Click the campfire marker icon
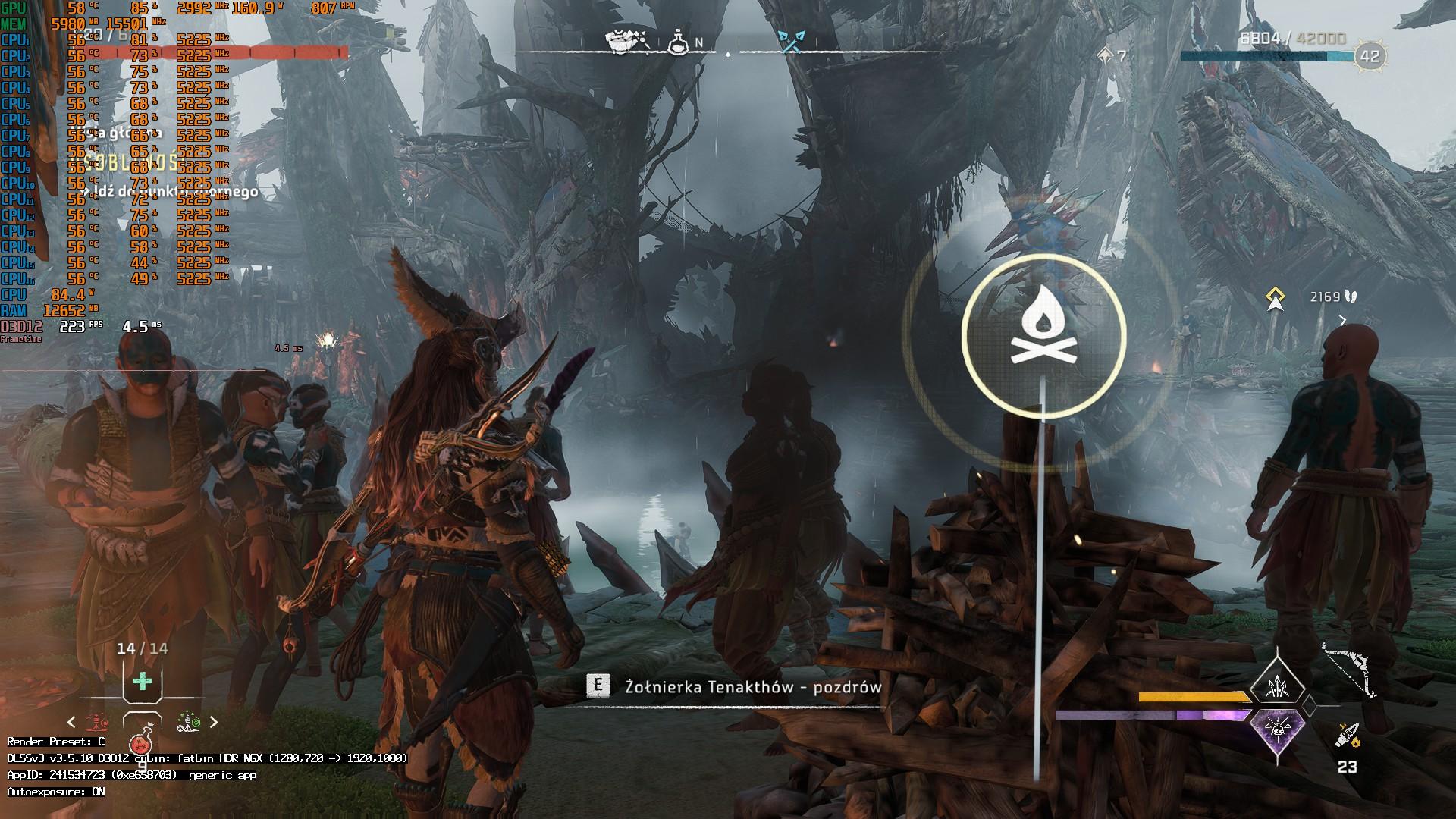This screenshot has width=1456, height=819. point(1043,335)
